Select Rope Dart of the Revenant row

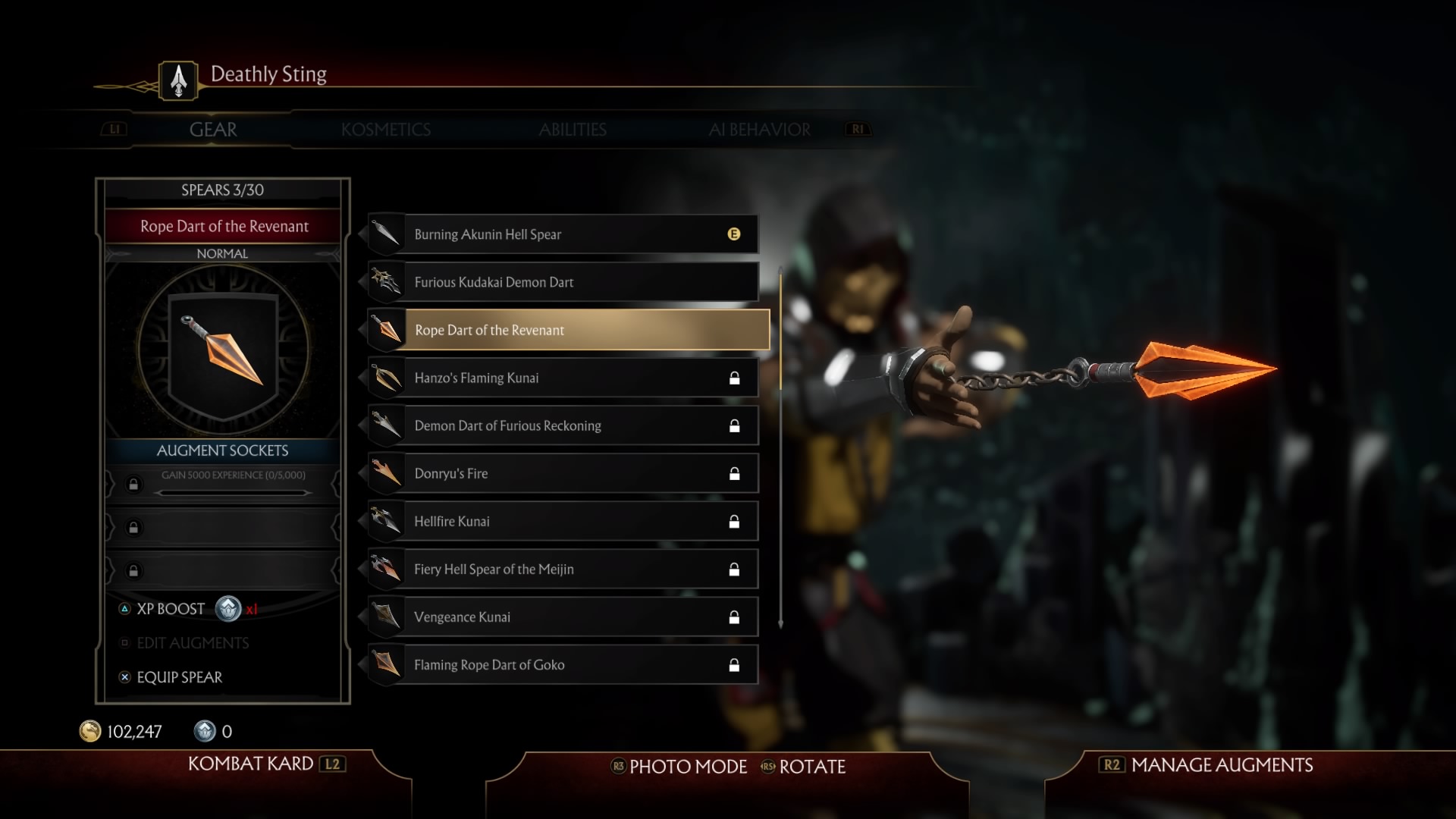click(x=569, y=330)
